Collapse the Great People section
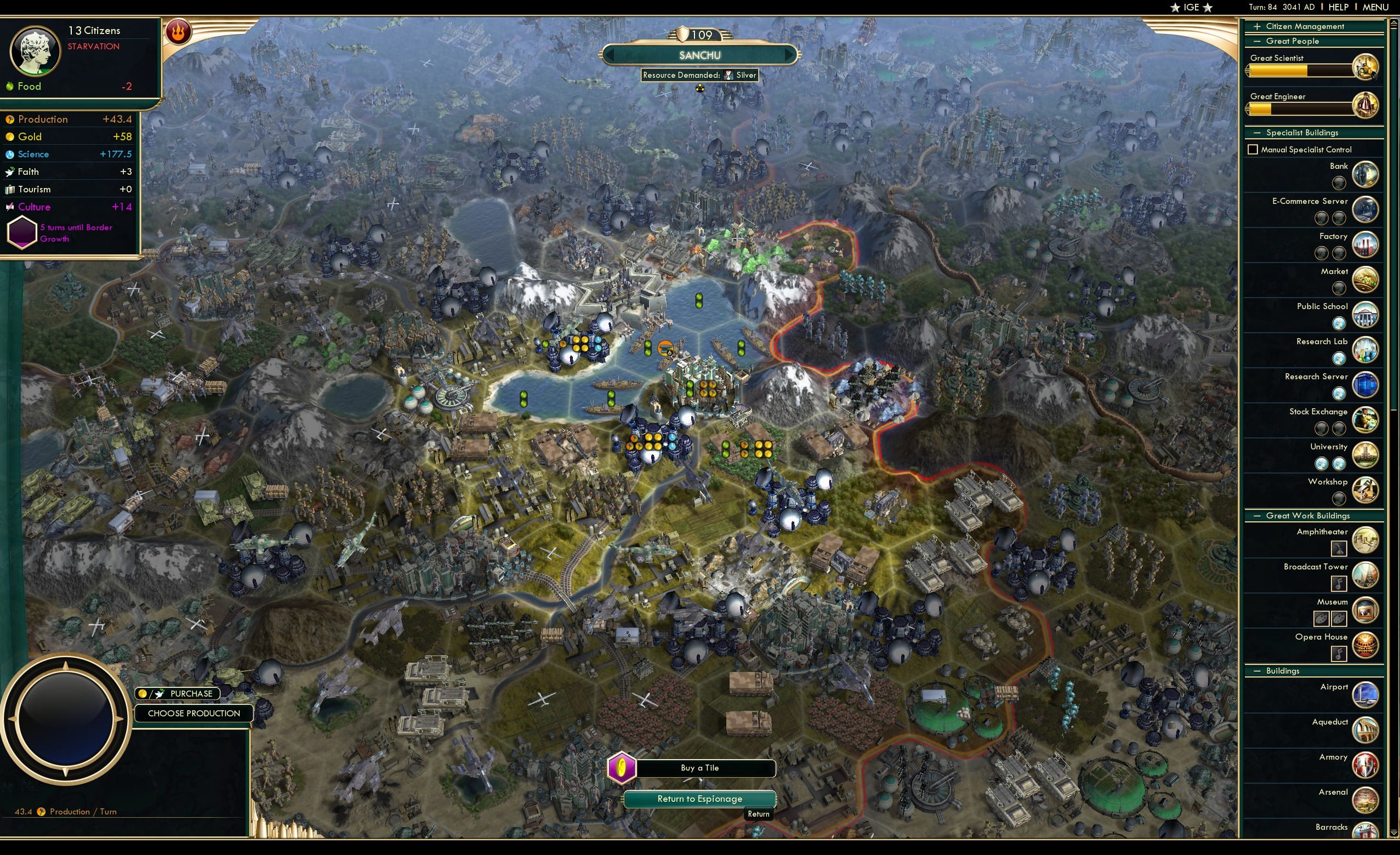Viewport: 1400px width, 855px height. point(1258,41)
